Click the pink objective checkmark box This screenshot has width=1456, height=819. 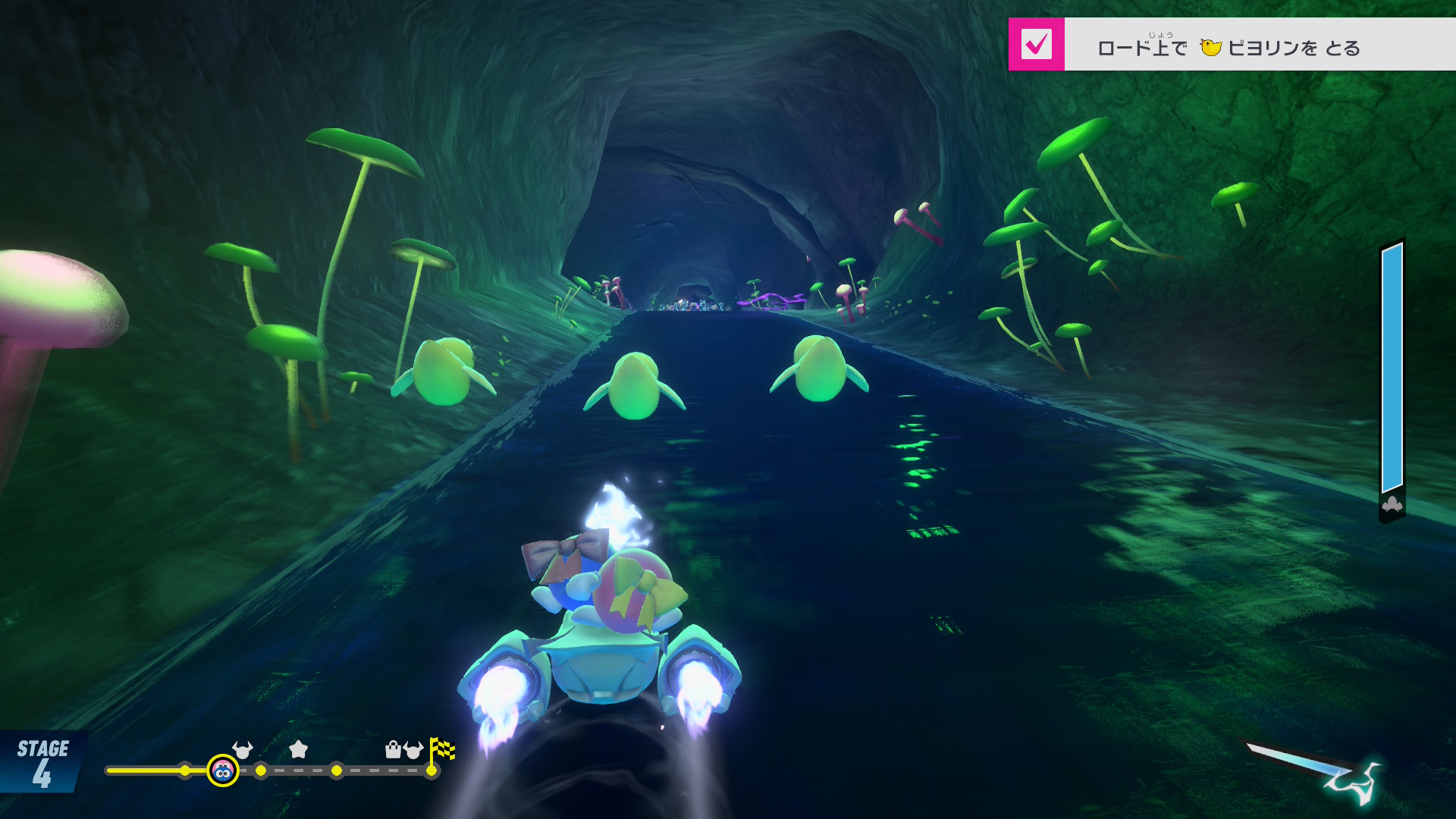pyautogui.click(x=1036, y=45)
